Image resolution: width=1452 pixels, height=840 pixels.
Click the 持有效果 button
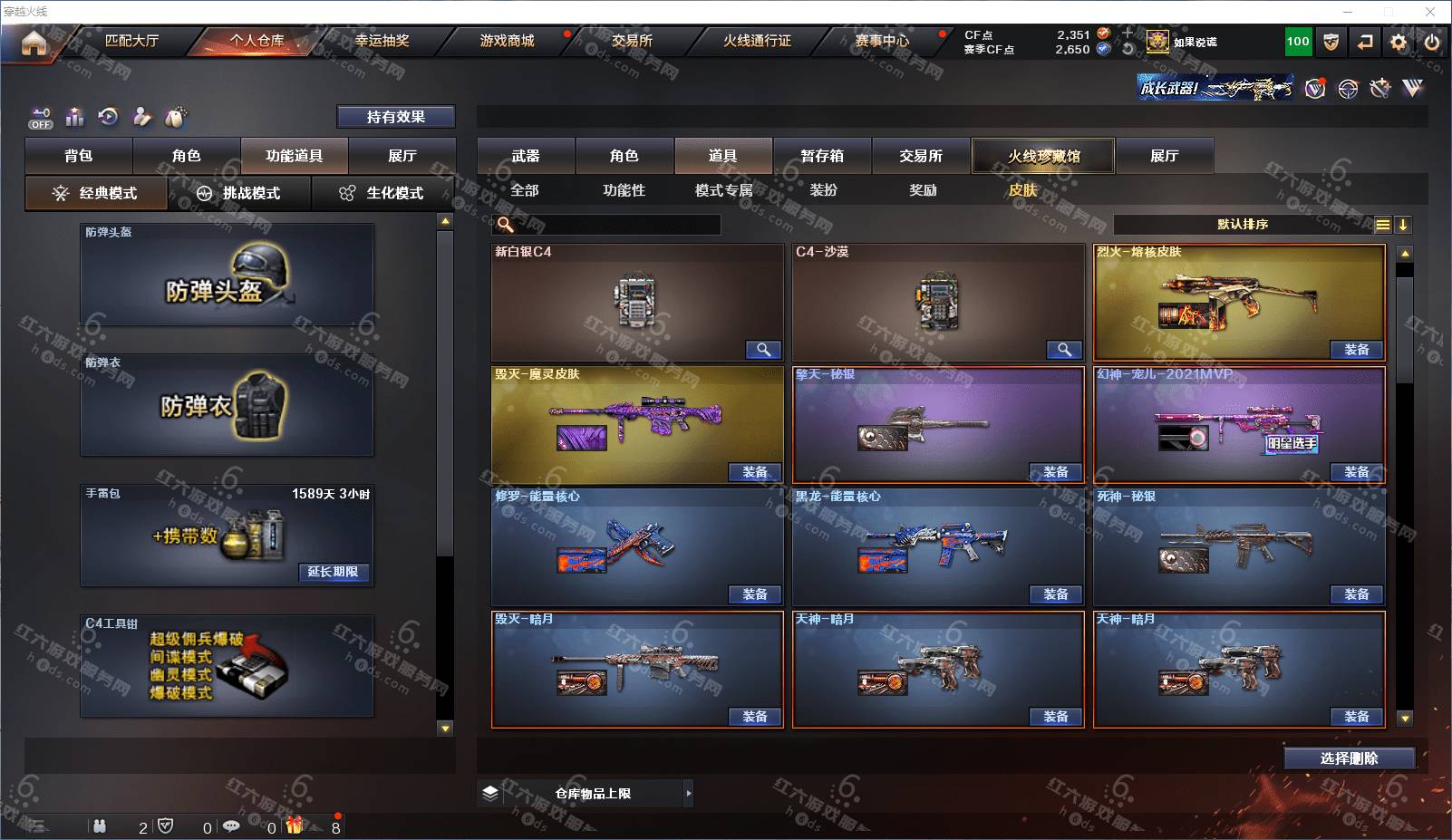tap(396, 117)
